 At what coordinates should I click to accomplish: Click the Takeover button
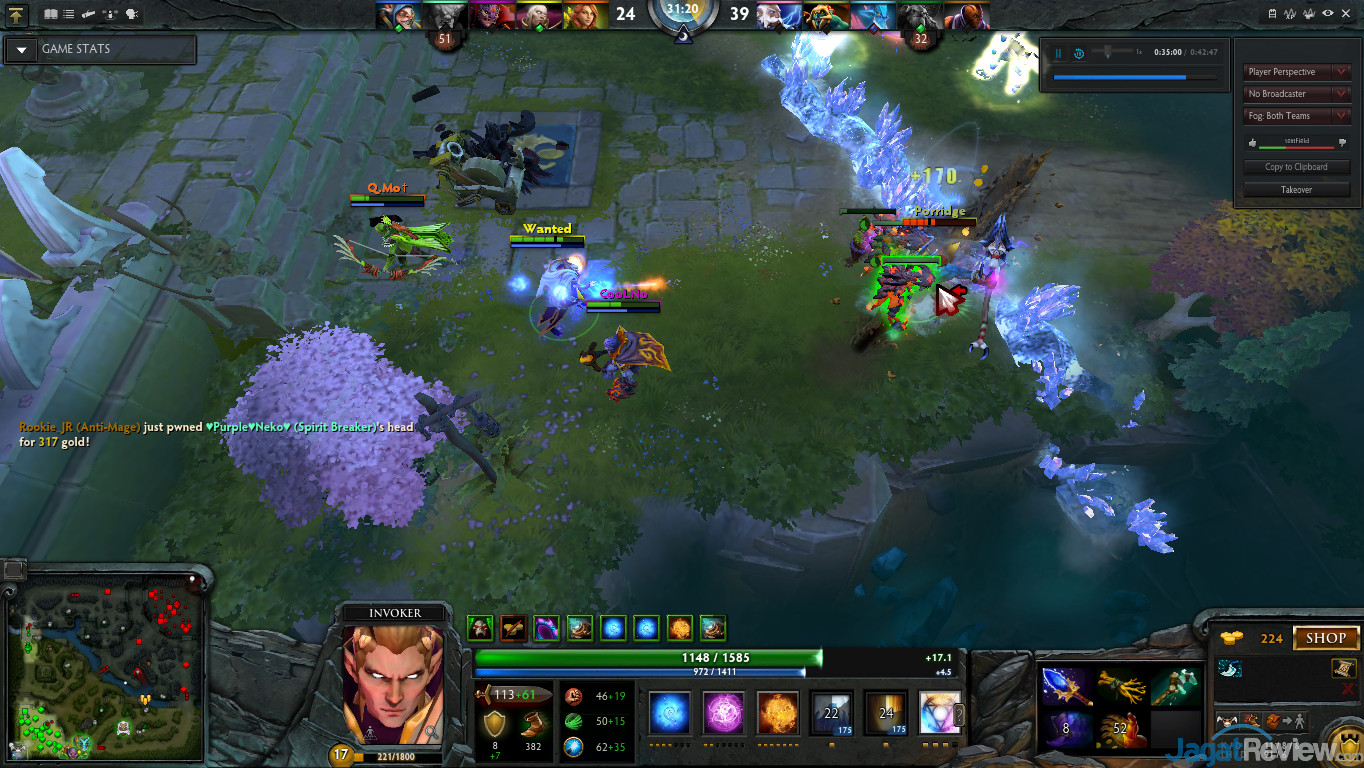point(1296,189)
